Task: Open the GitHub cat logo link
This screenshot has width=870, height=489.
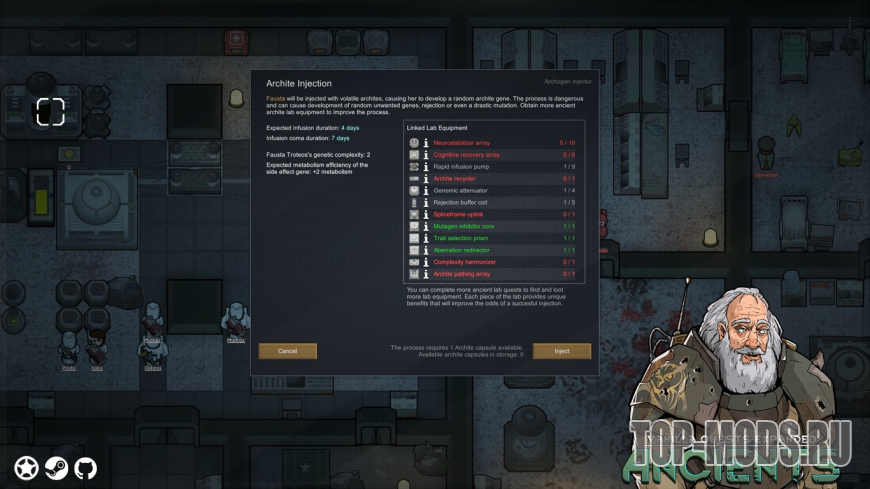Action: (86, 468)
